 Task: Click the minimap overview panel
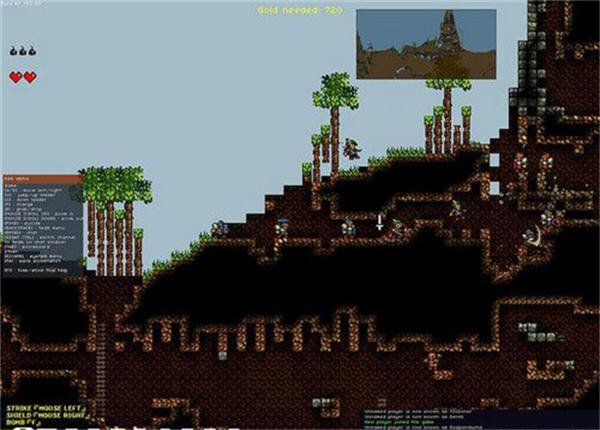click(425, 44)
